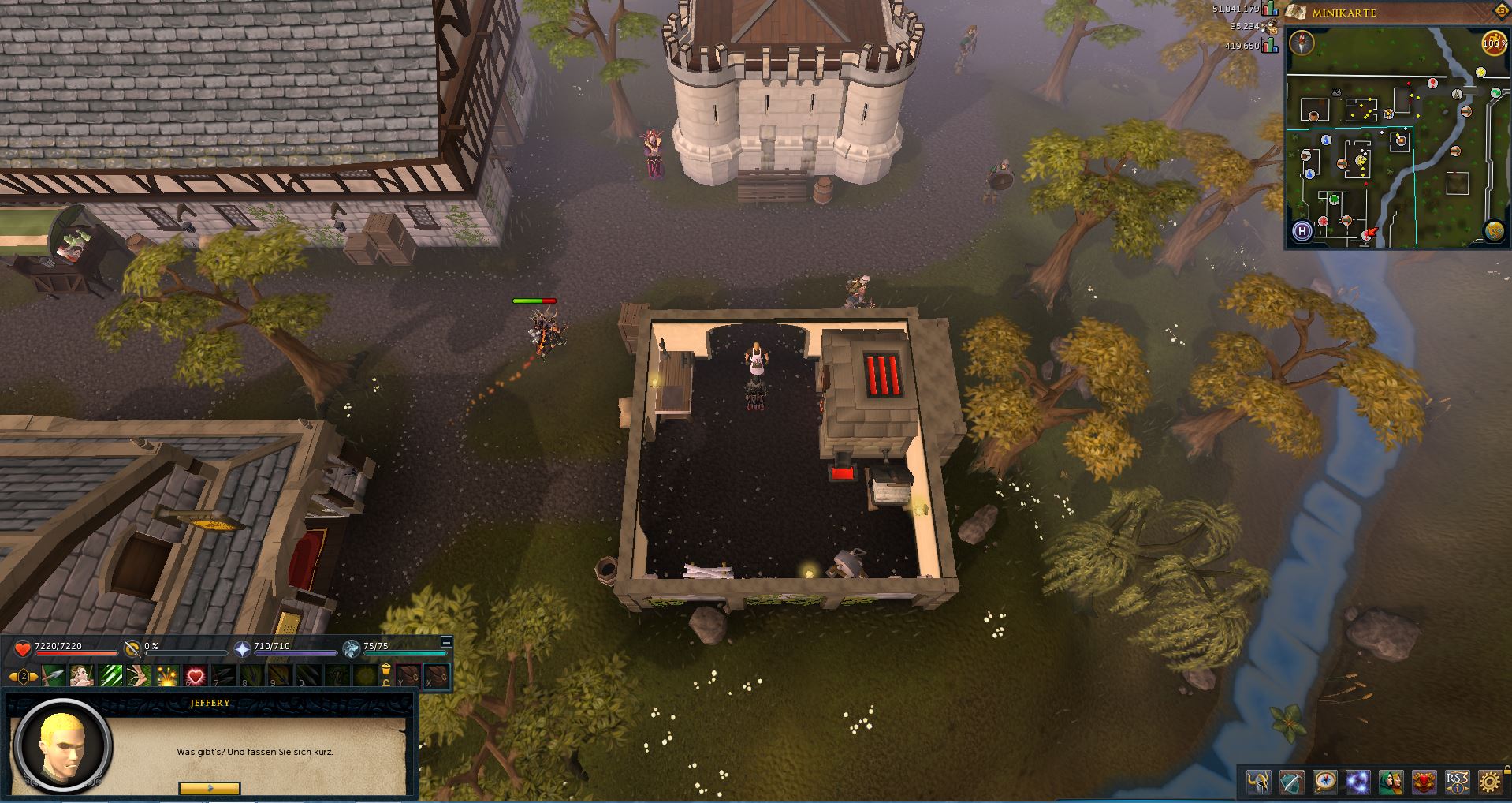Open the compass adventures menu
The width and height of the screenshot is (1512, 803).
[1324, 782]
